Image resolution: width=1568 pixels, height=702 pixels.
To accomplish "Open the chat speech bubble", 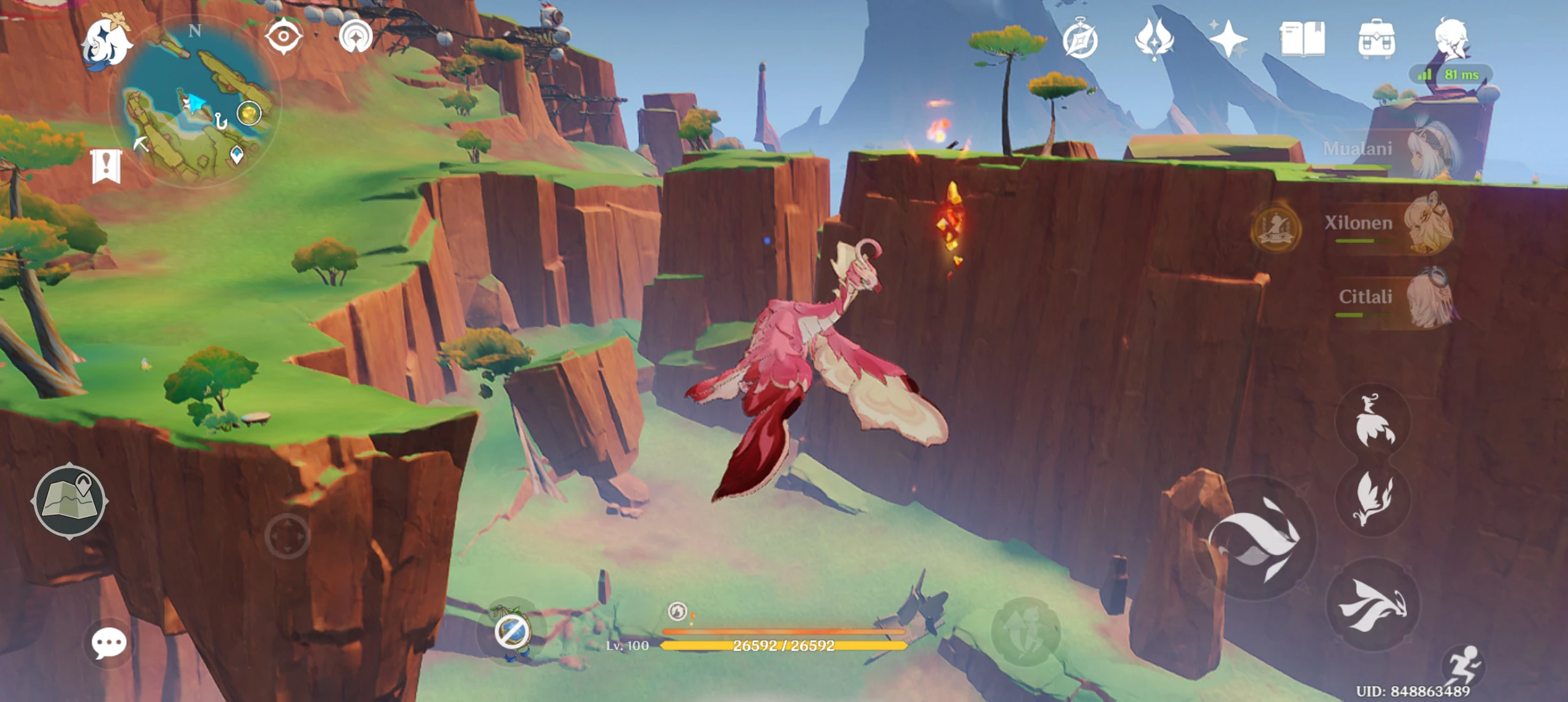I will pyautogui.click(x=109, y=642).
